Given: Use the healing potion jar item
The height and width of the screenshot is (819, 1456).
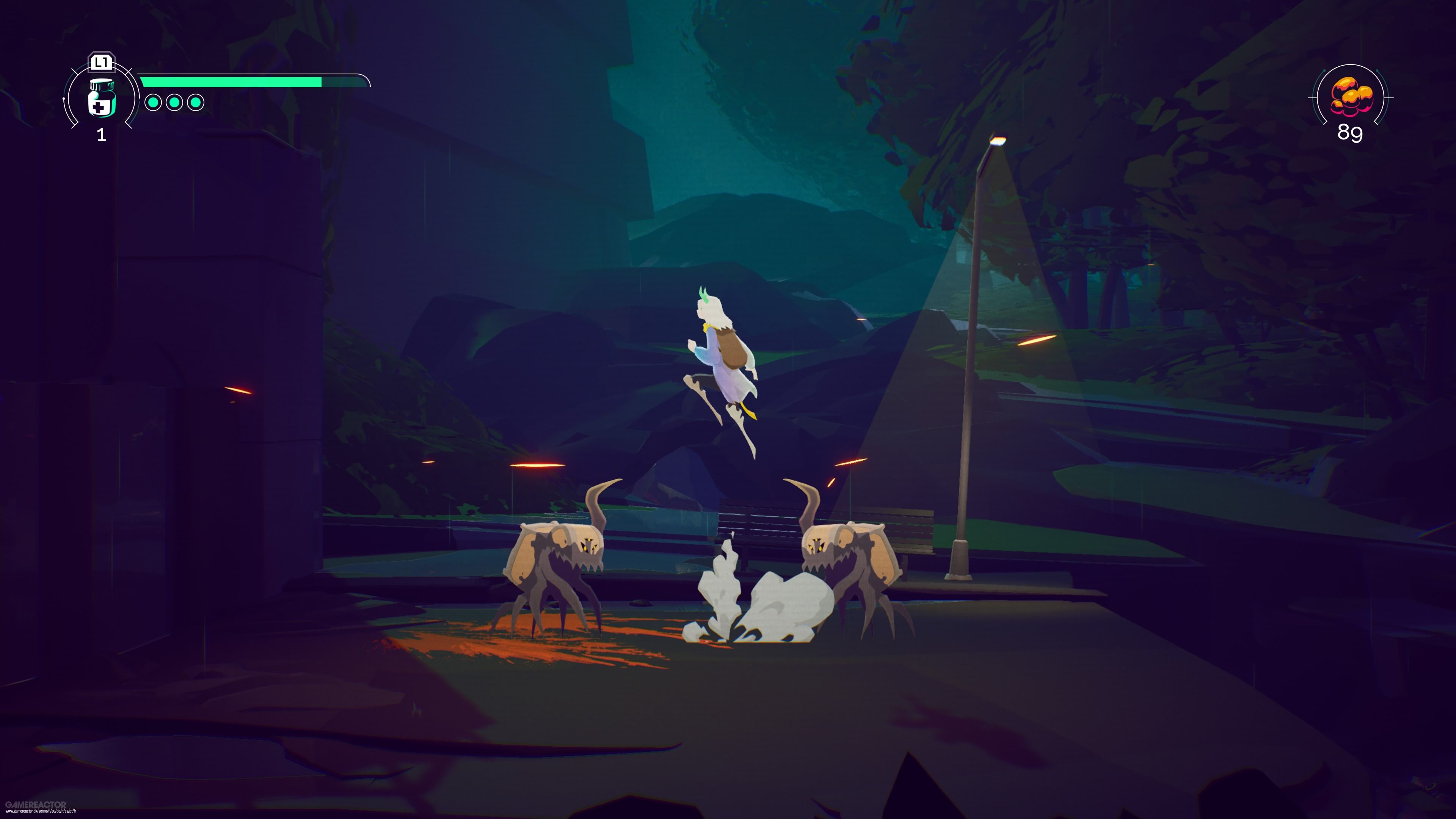Looking at the screenshot, I should (x=102, y=98).
